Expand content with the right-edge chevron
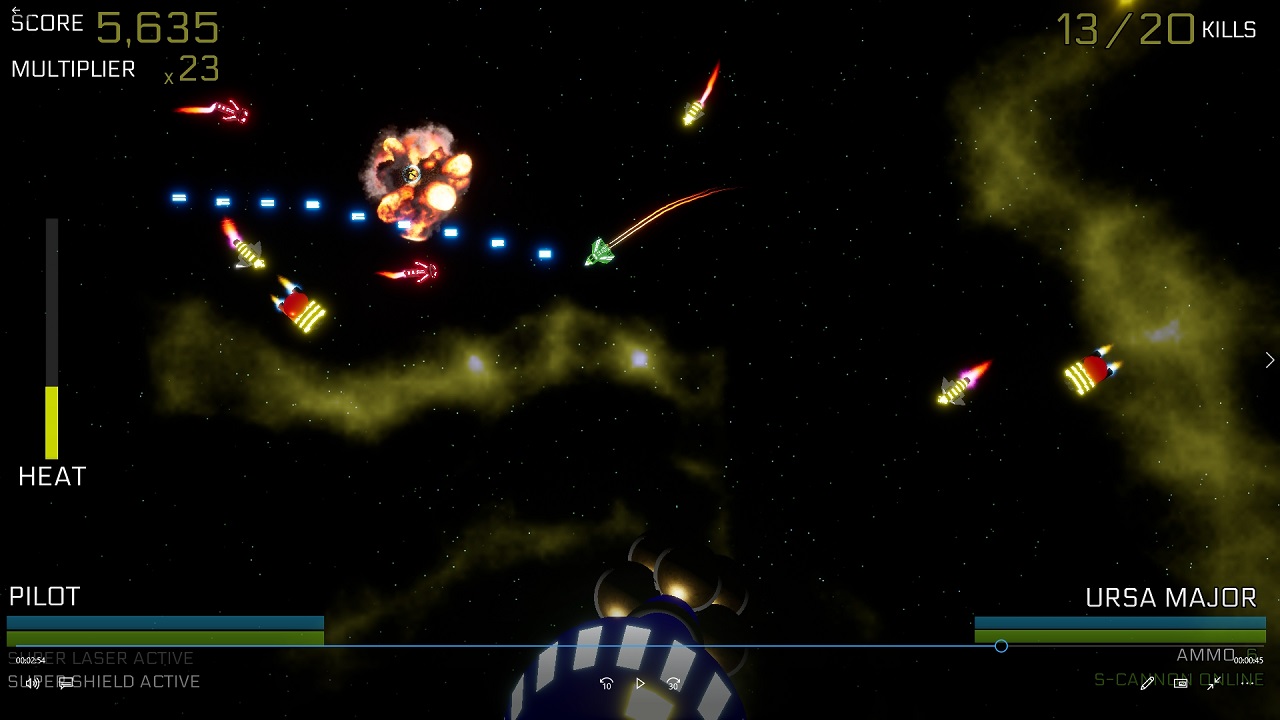 (1269, 359)
